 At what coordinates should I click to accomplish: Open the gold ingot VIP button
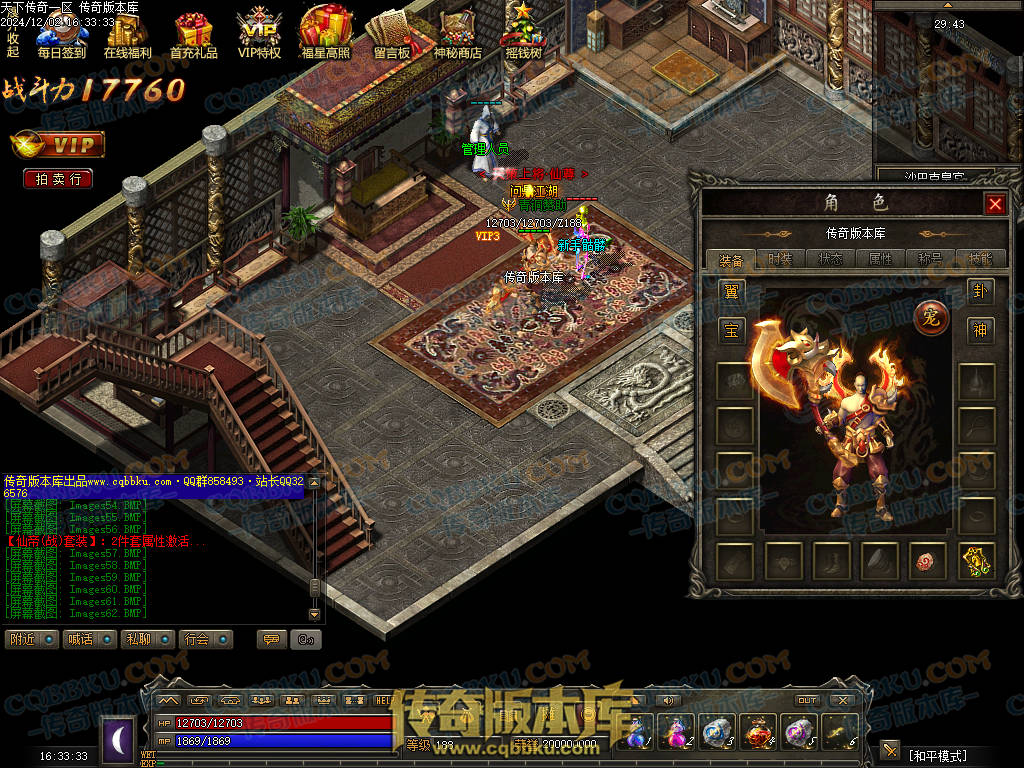pyautogui.click(x=58, y=145)
